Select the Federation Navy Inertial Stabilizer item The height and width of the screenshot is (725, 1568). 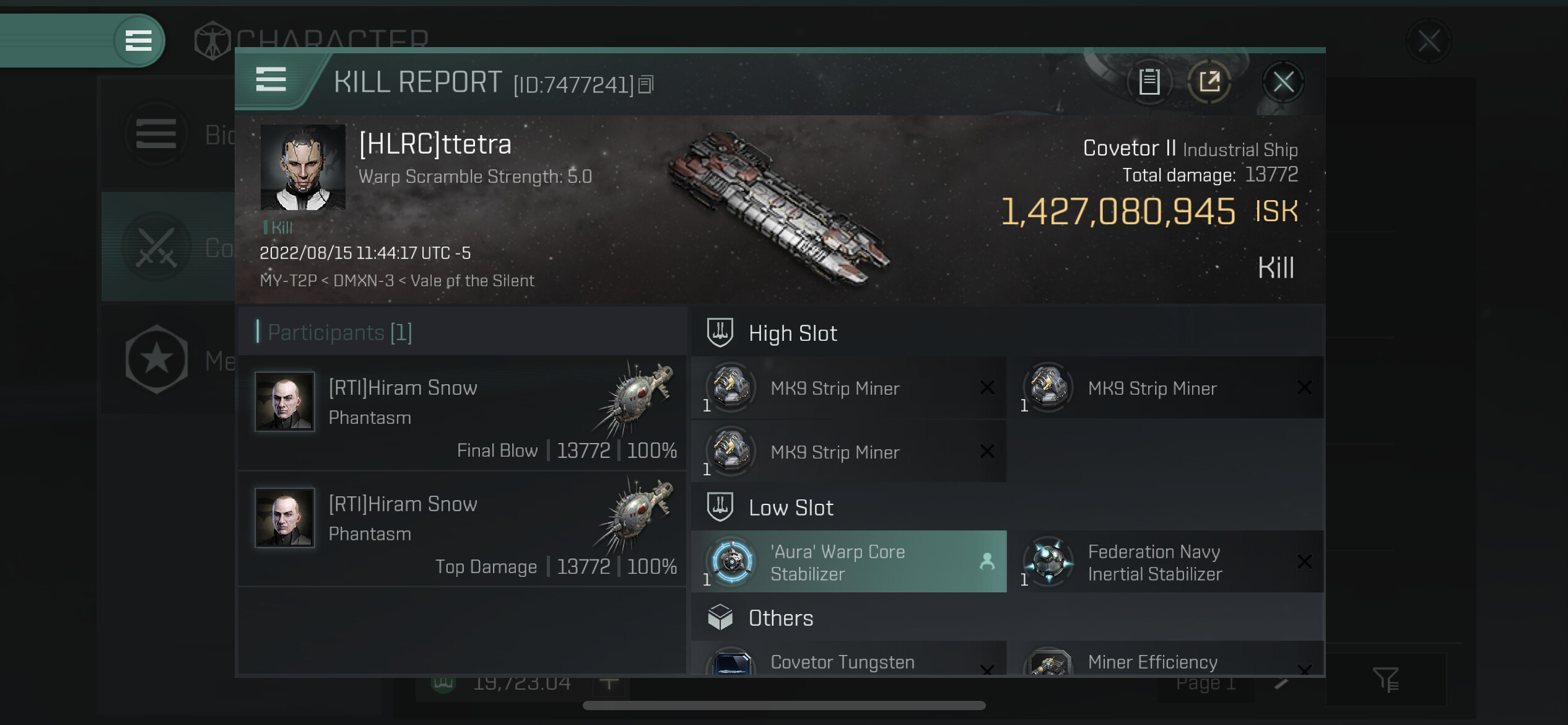coord(1165,562)
